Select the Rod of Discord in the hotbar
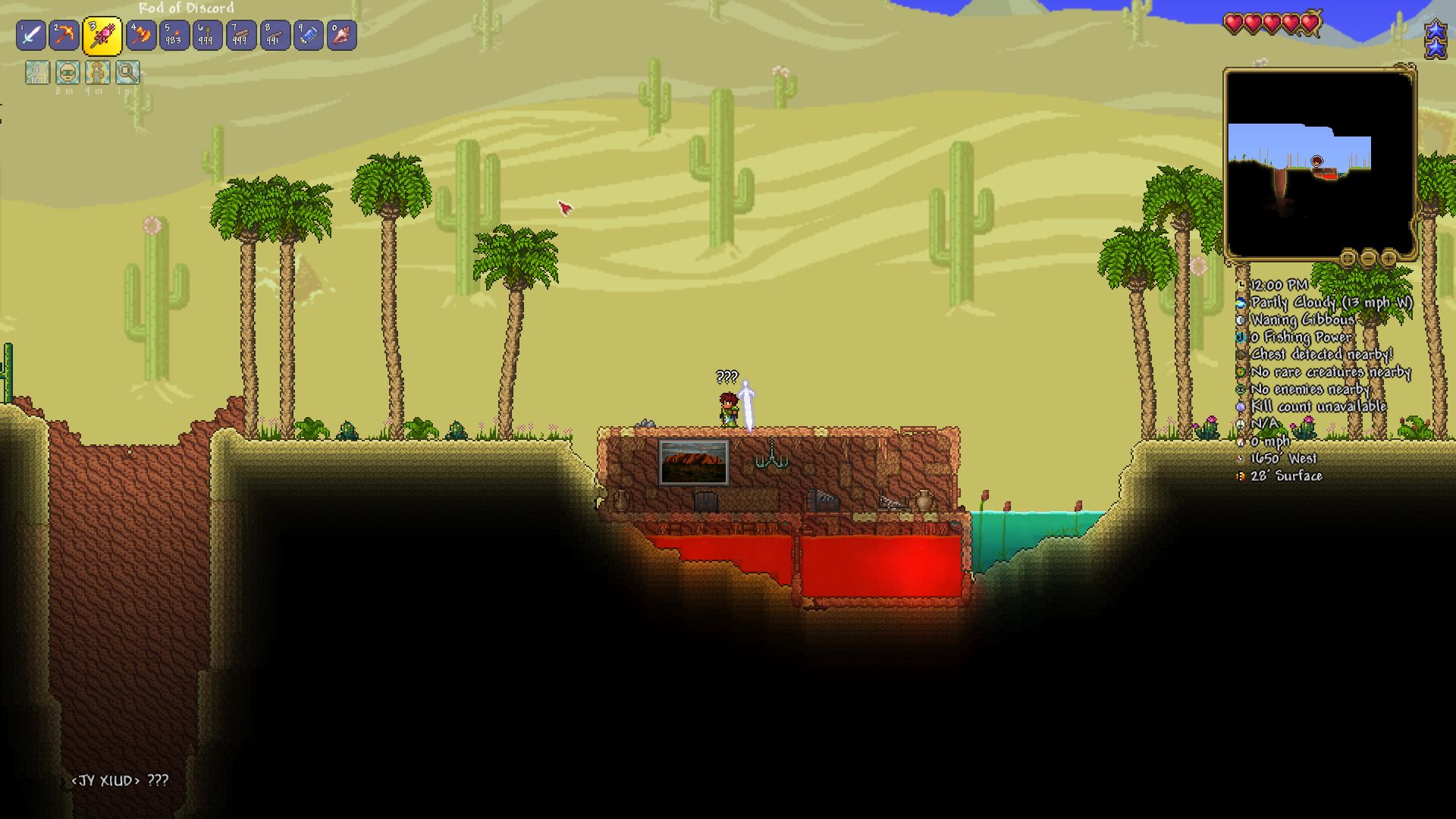 (100, 34)
